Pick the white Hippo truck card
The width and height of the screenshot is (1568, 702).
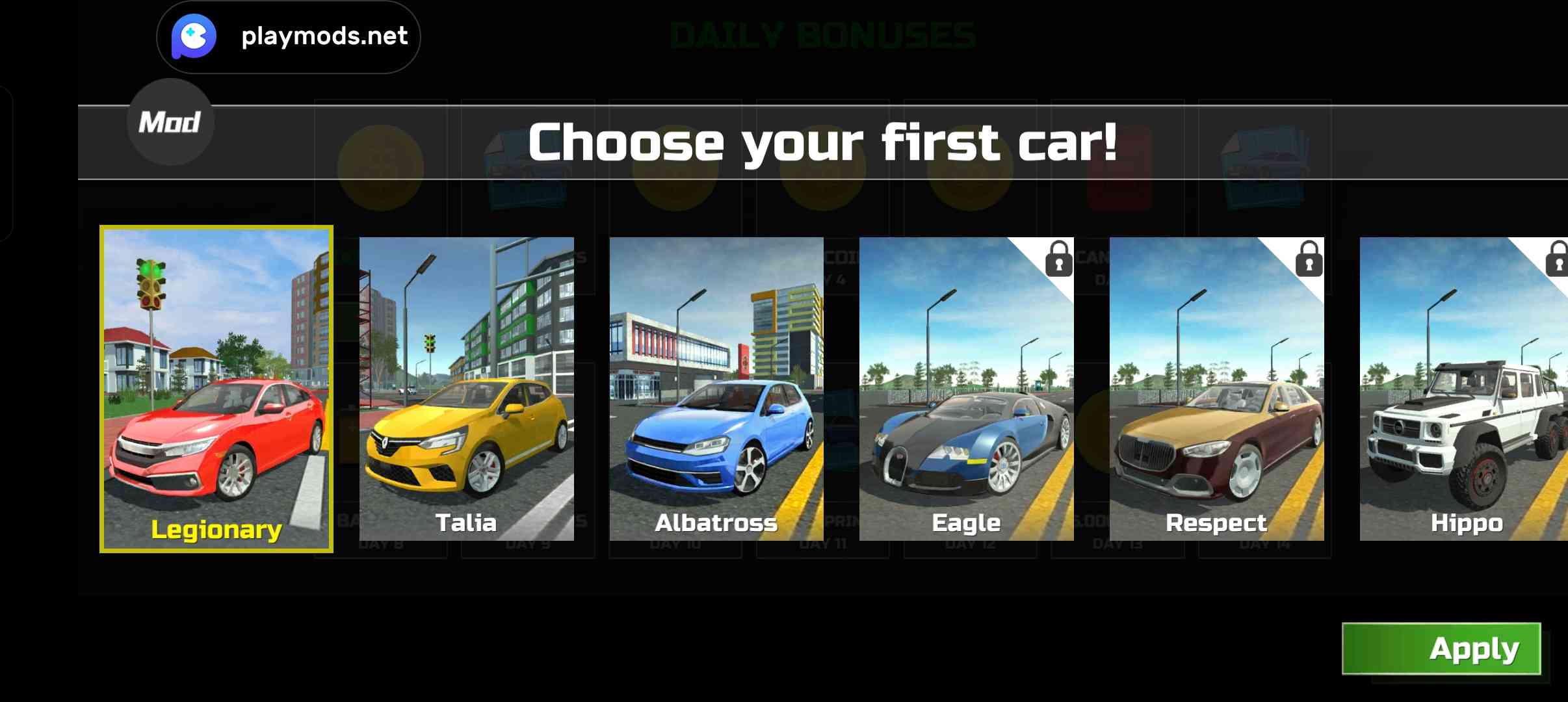(1464, 389)
